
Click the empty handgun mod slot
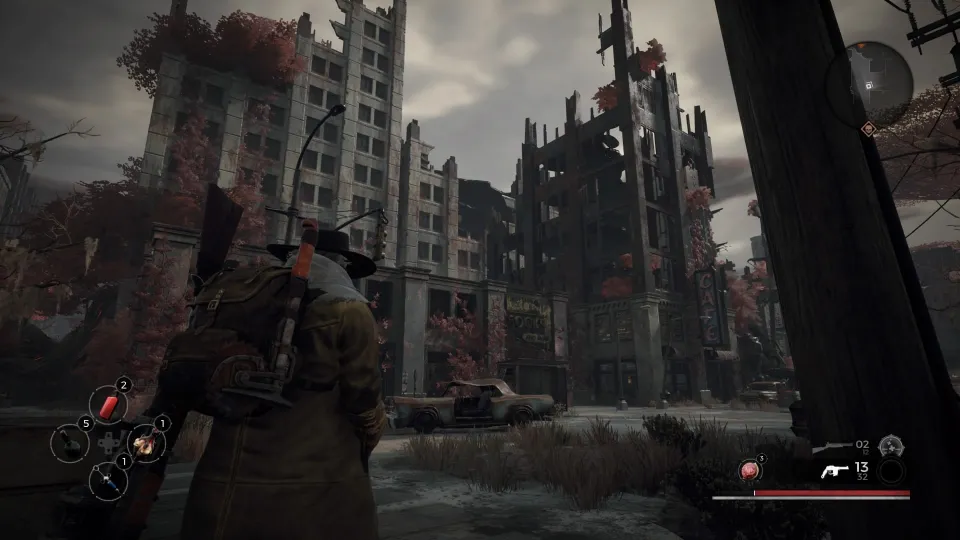click(890, 472)
